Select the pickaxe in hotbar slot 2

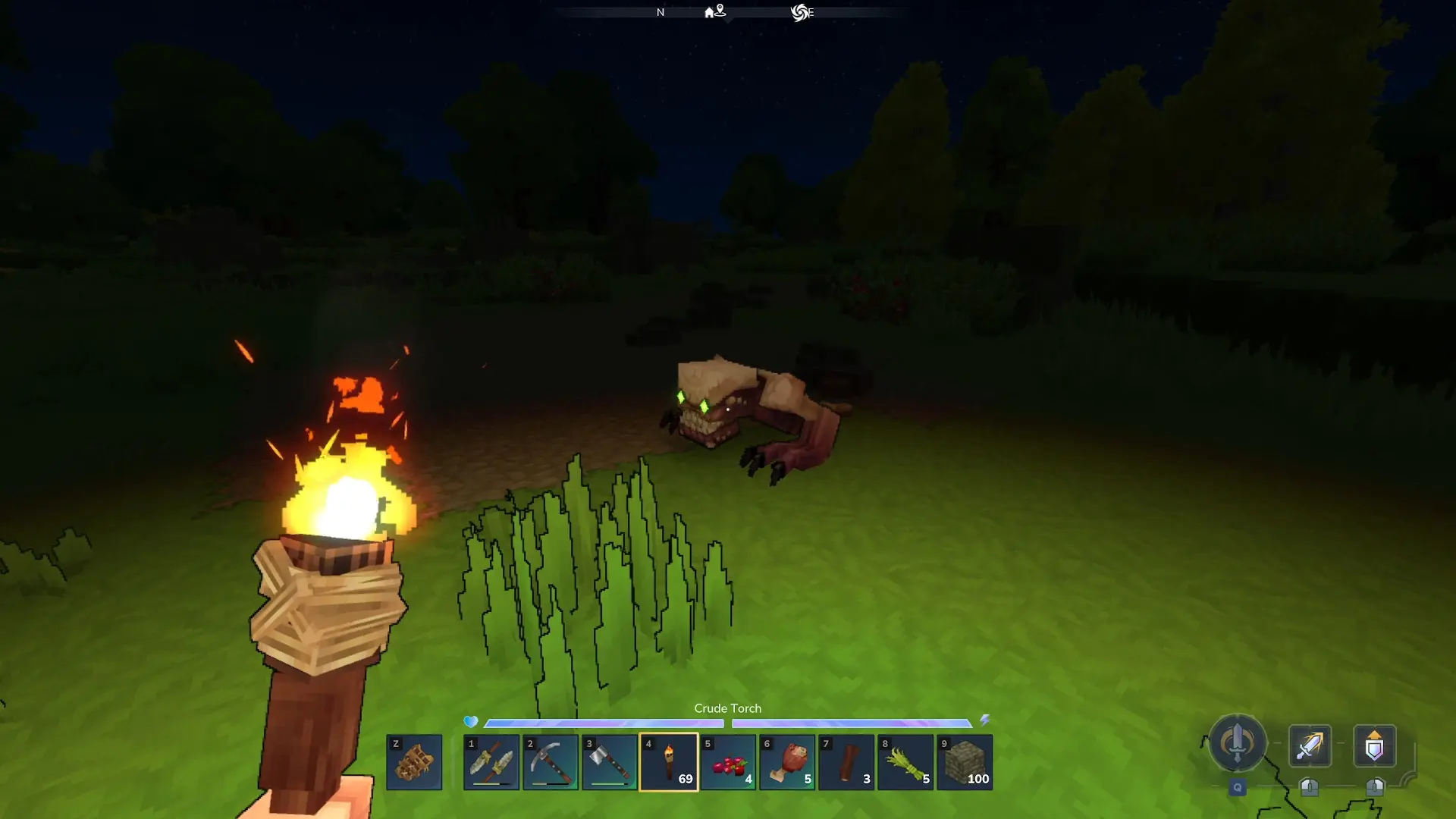click(551, 762)
